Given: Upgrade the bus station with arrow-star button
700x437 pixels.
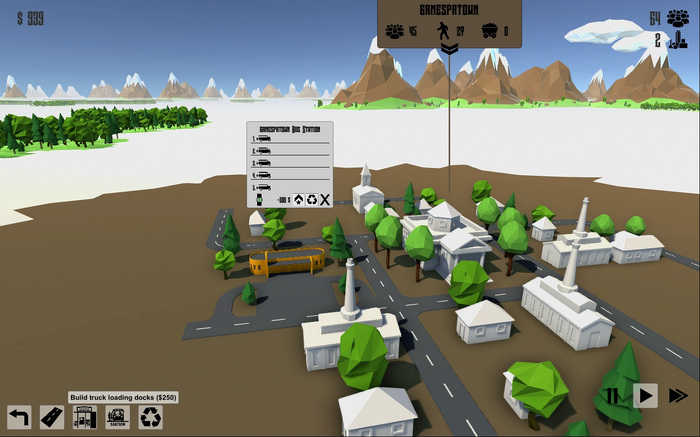Looking at the screenshot, I should [298, 199].
